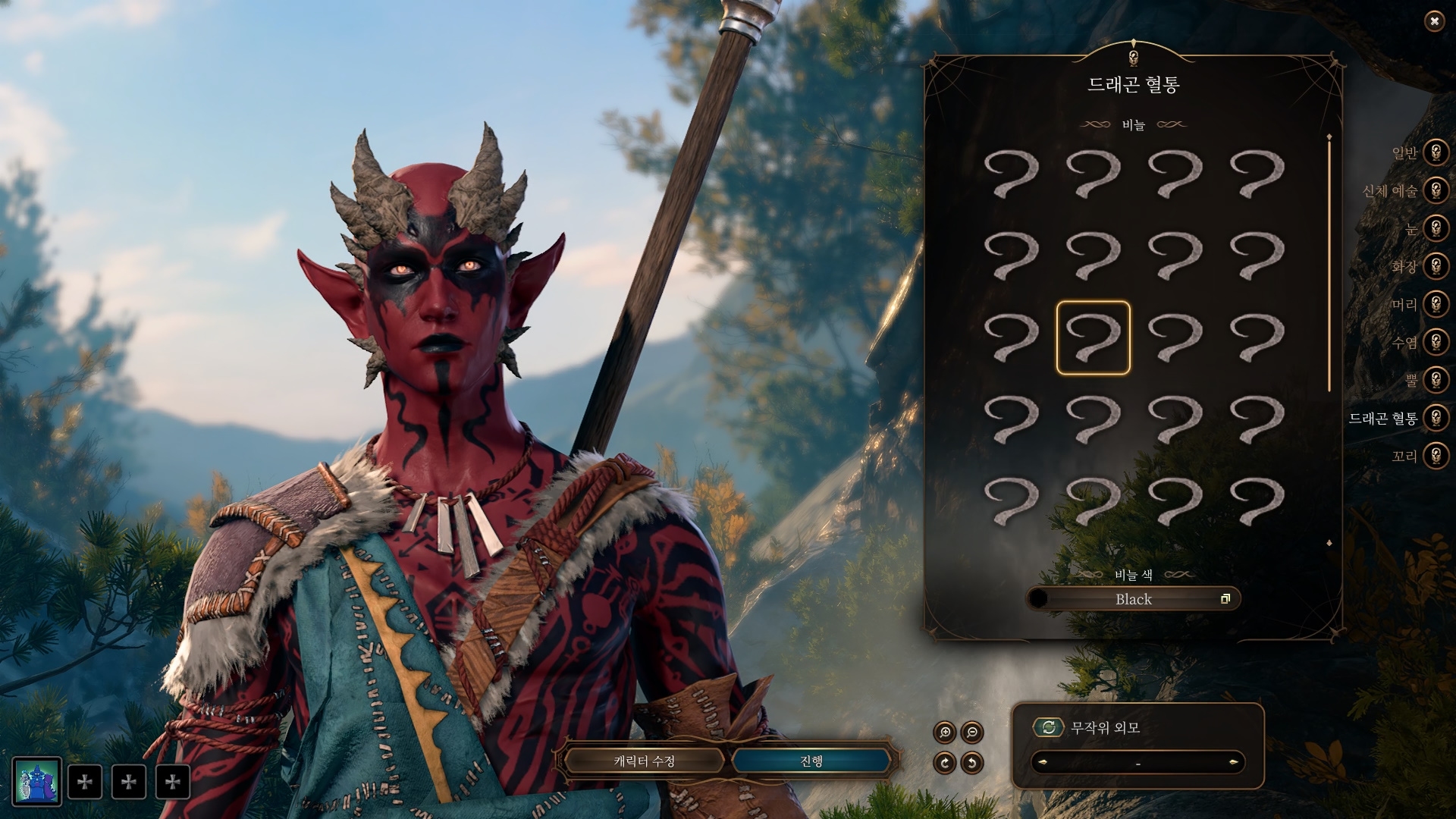Click the highlighted scale pattern option
Viewport: 1456px width, 819px height.
point(1093,337)
